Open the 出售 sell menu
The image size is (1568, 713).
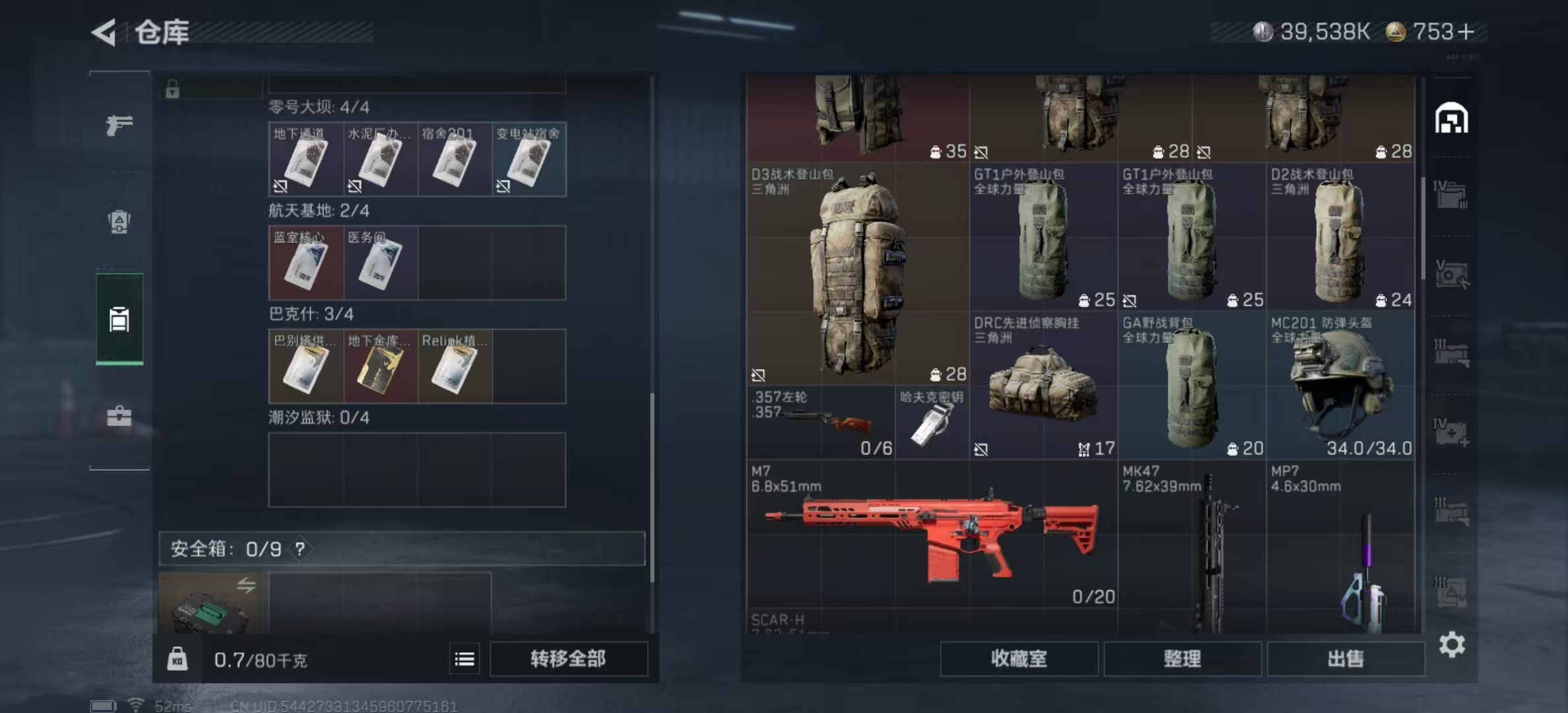[1345, 659]
